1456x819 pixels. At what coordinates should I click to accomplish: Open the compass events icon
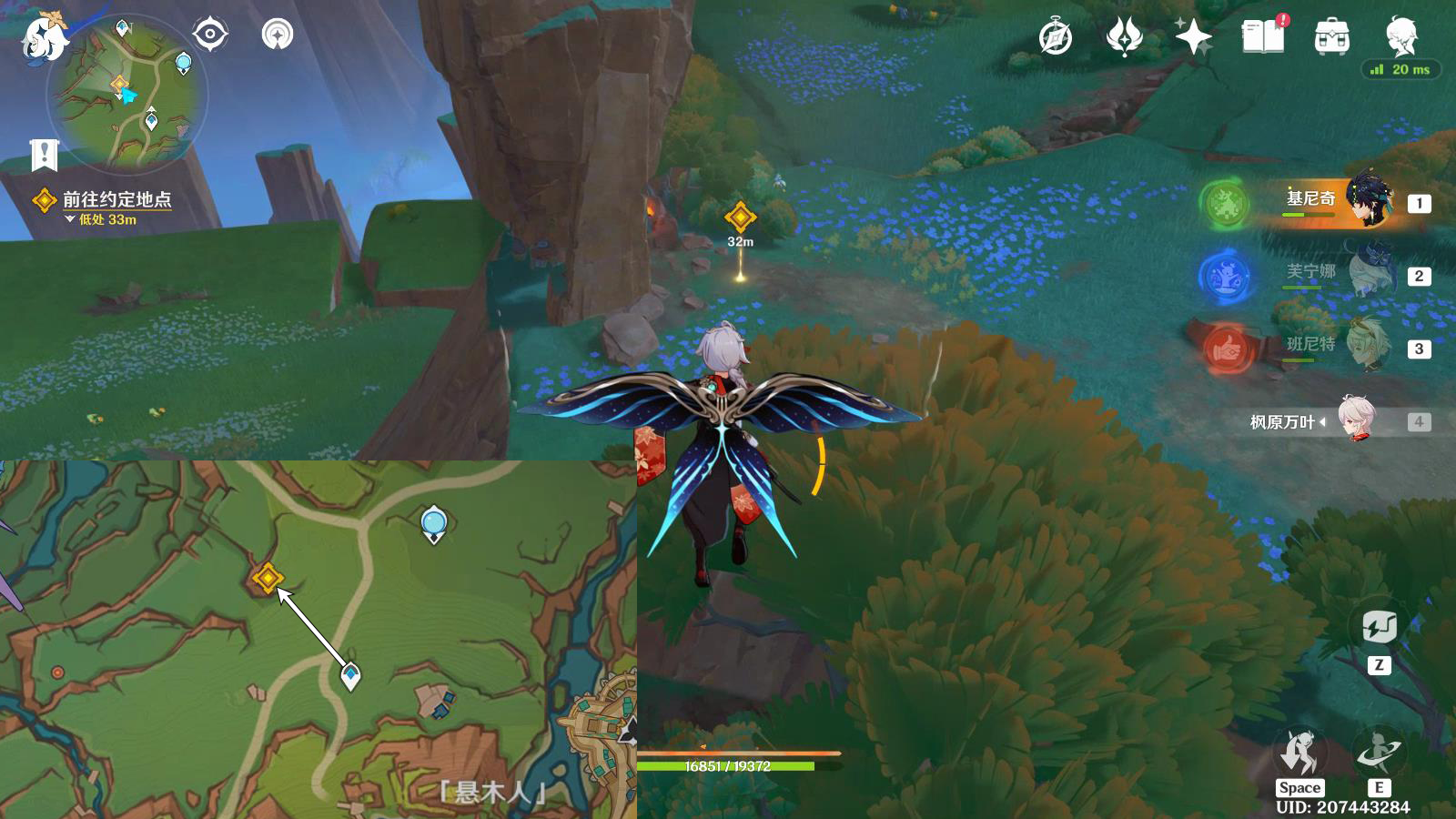pyautogui.click(x=1056, y=37)
